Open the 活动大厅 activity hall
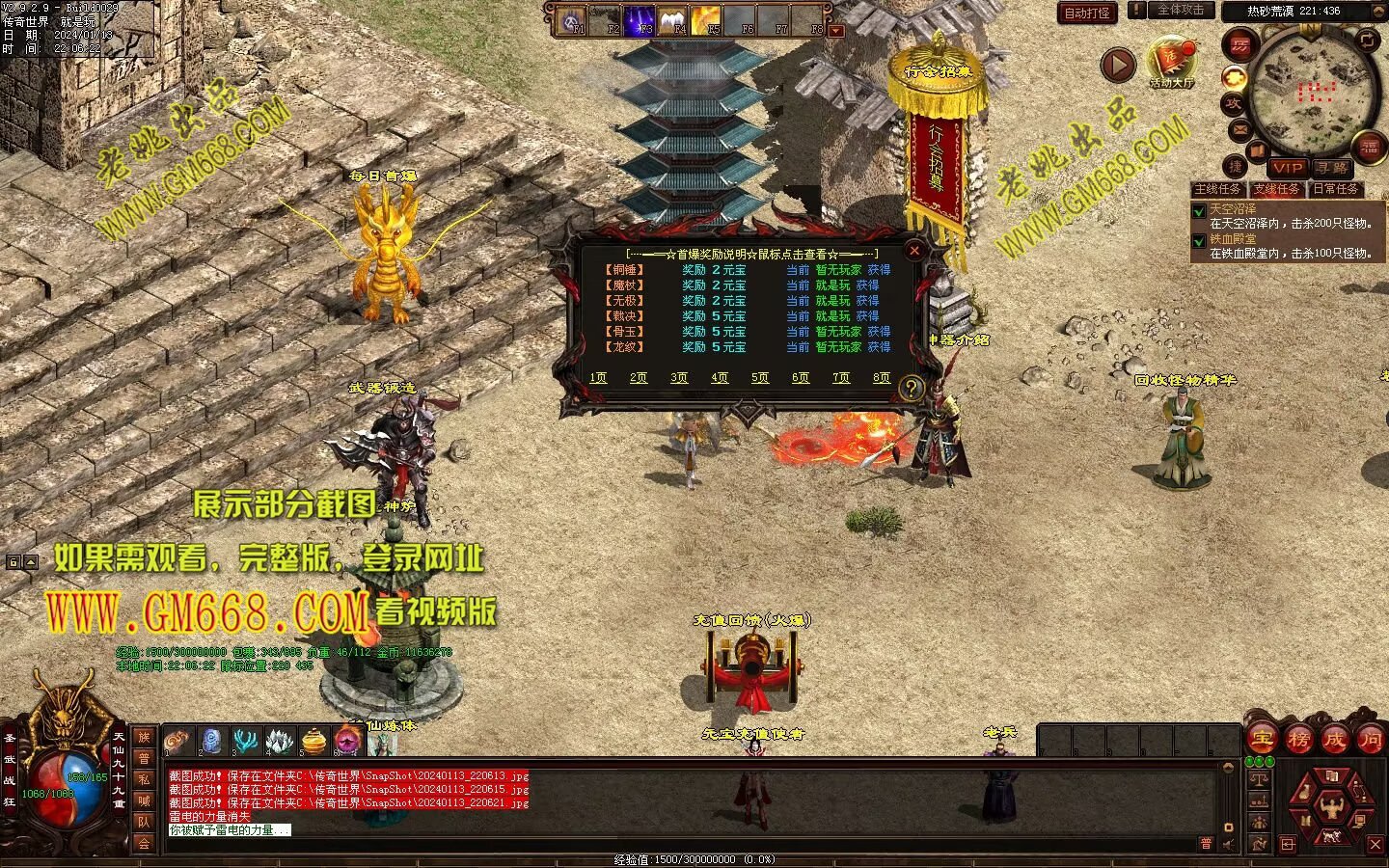Screen dimensions: 1389x868 [1171, 64]
